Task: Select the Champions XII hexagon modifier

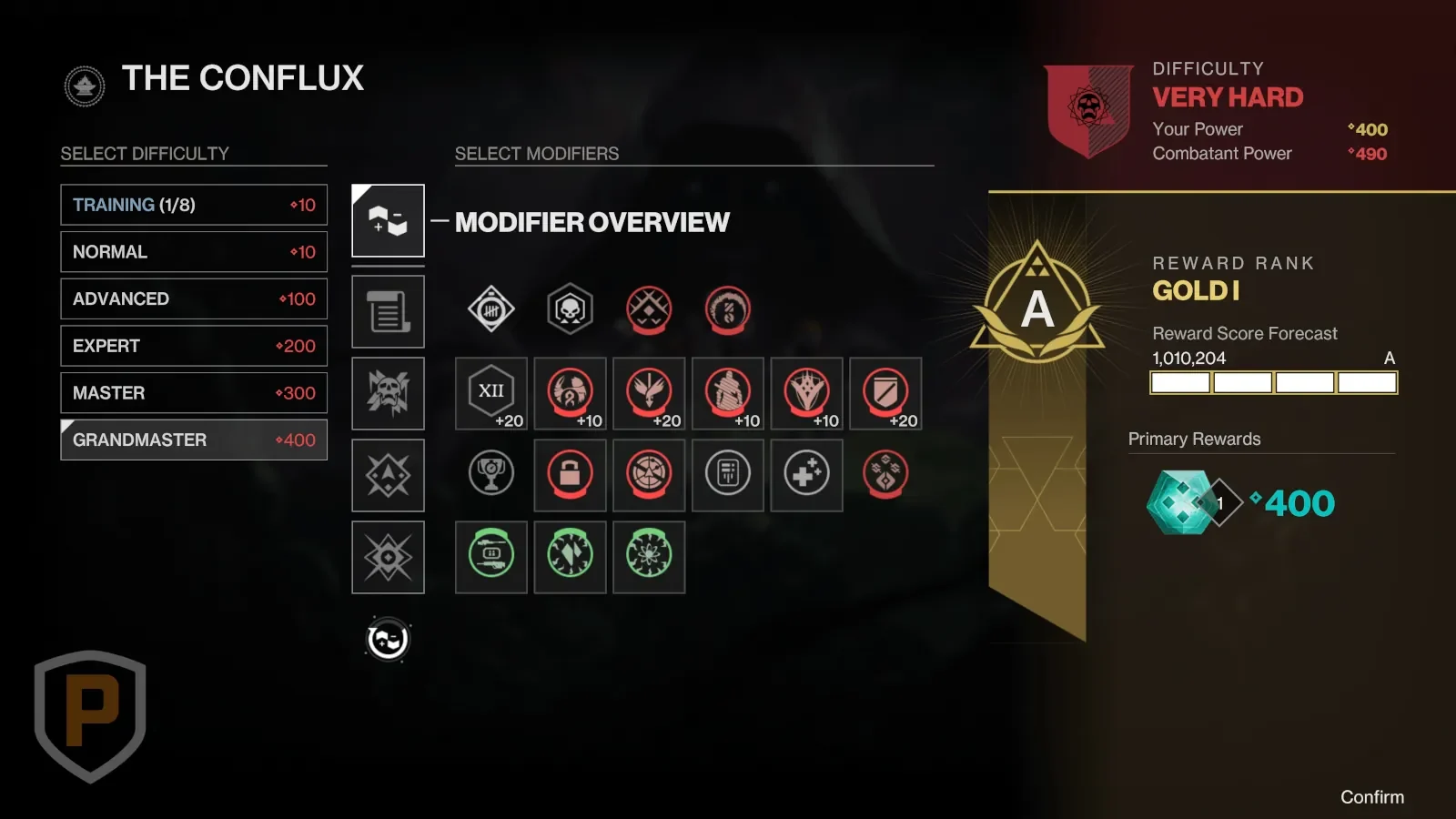Action: (491, 393)
